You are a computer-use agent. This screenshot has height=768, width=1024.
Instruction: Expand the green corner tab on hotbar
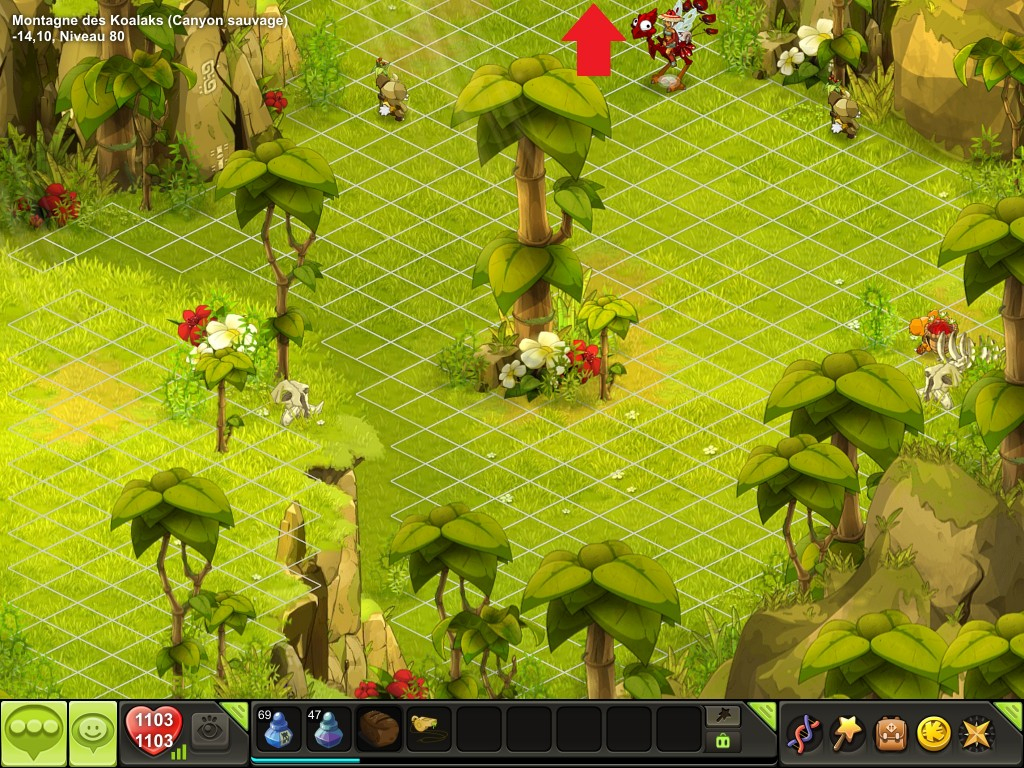[x=763, y=713]
